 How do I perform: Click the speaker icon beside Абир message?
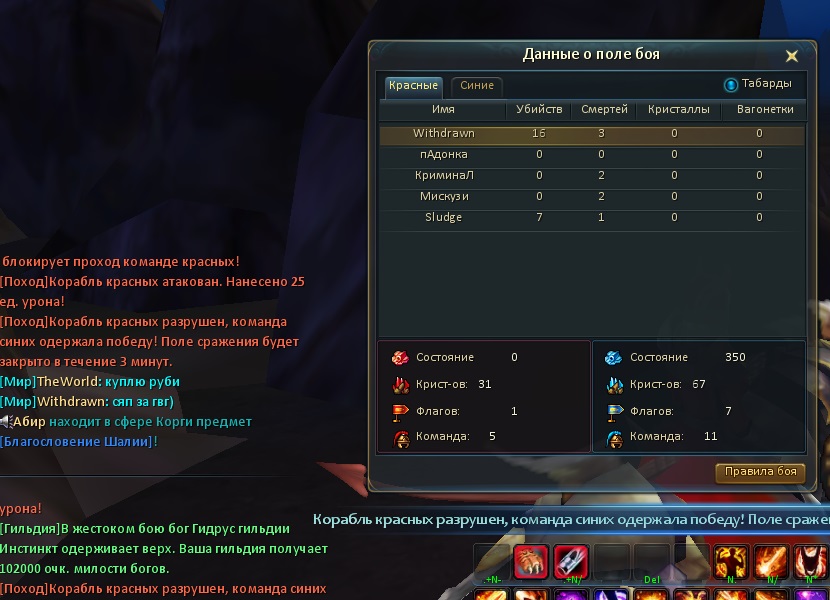pos(6,422)
